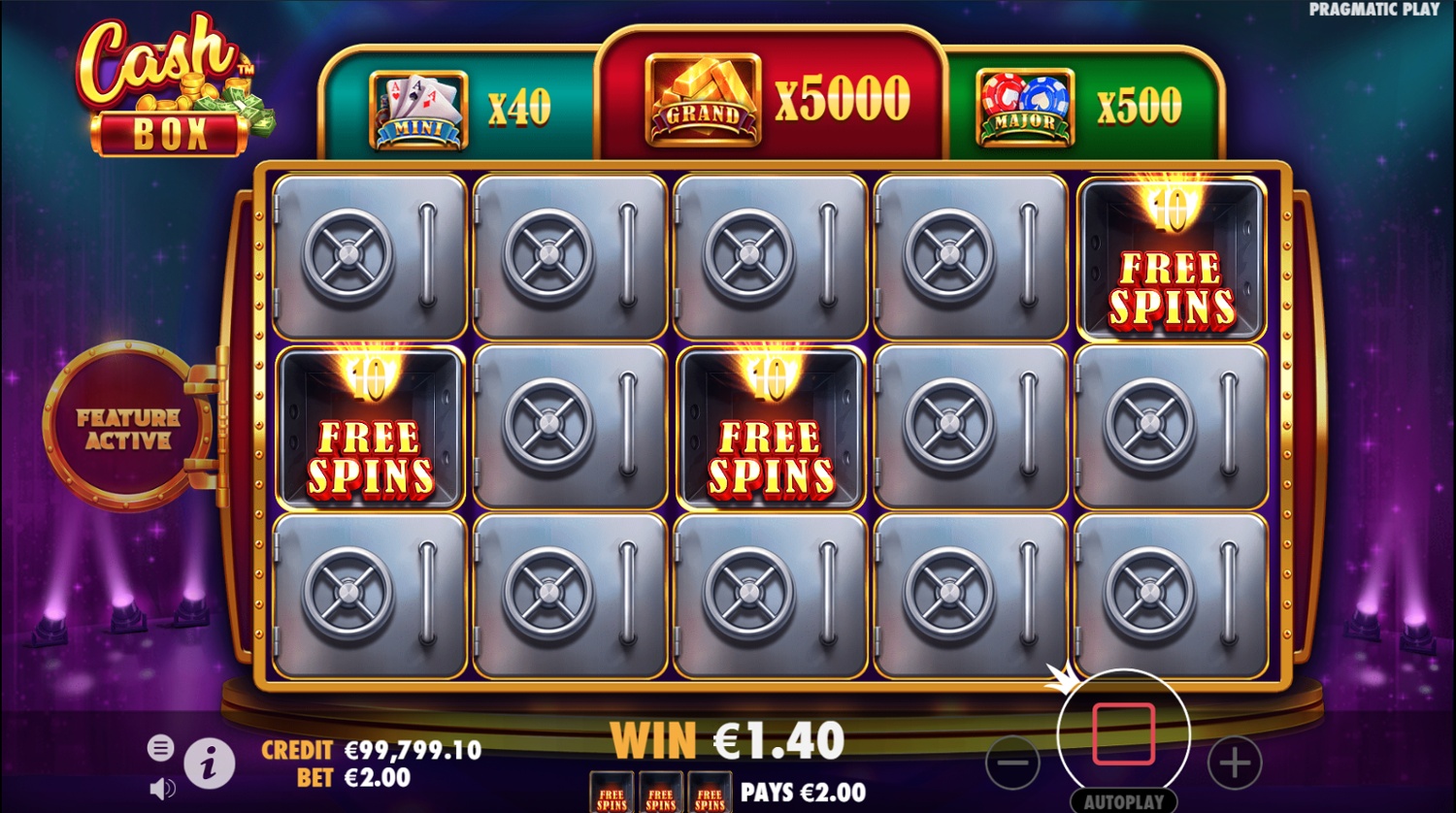Screen dimensions: 1456x813
Task: Click the Feature Active round button
Action: click(128, 428)
